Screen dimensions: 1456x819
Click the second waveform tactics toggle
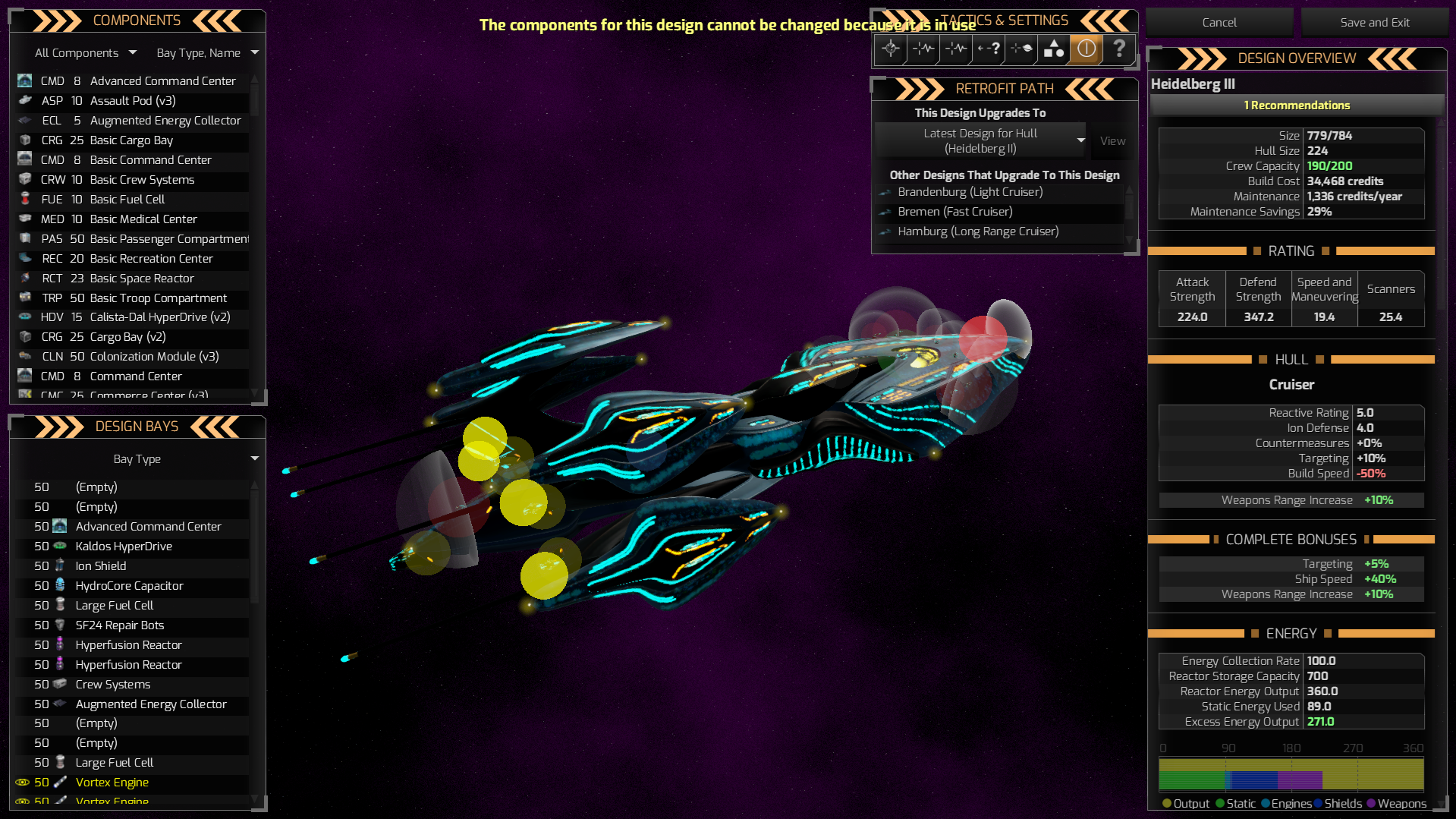(954, 49)
